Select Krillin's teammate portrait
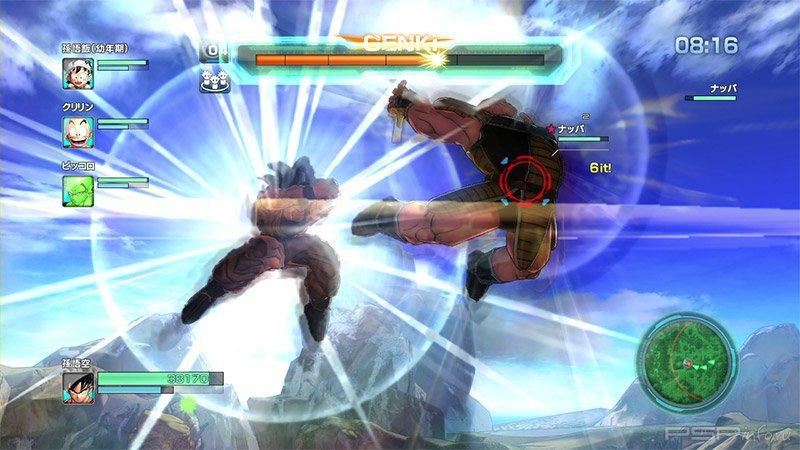The height and width of the screenshot is (450, 800). coord(78,128)
